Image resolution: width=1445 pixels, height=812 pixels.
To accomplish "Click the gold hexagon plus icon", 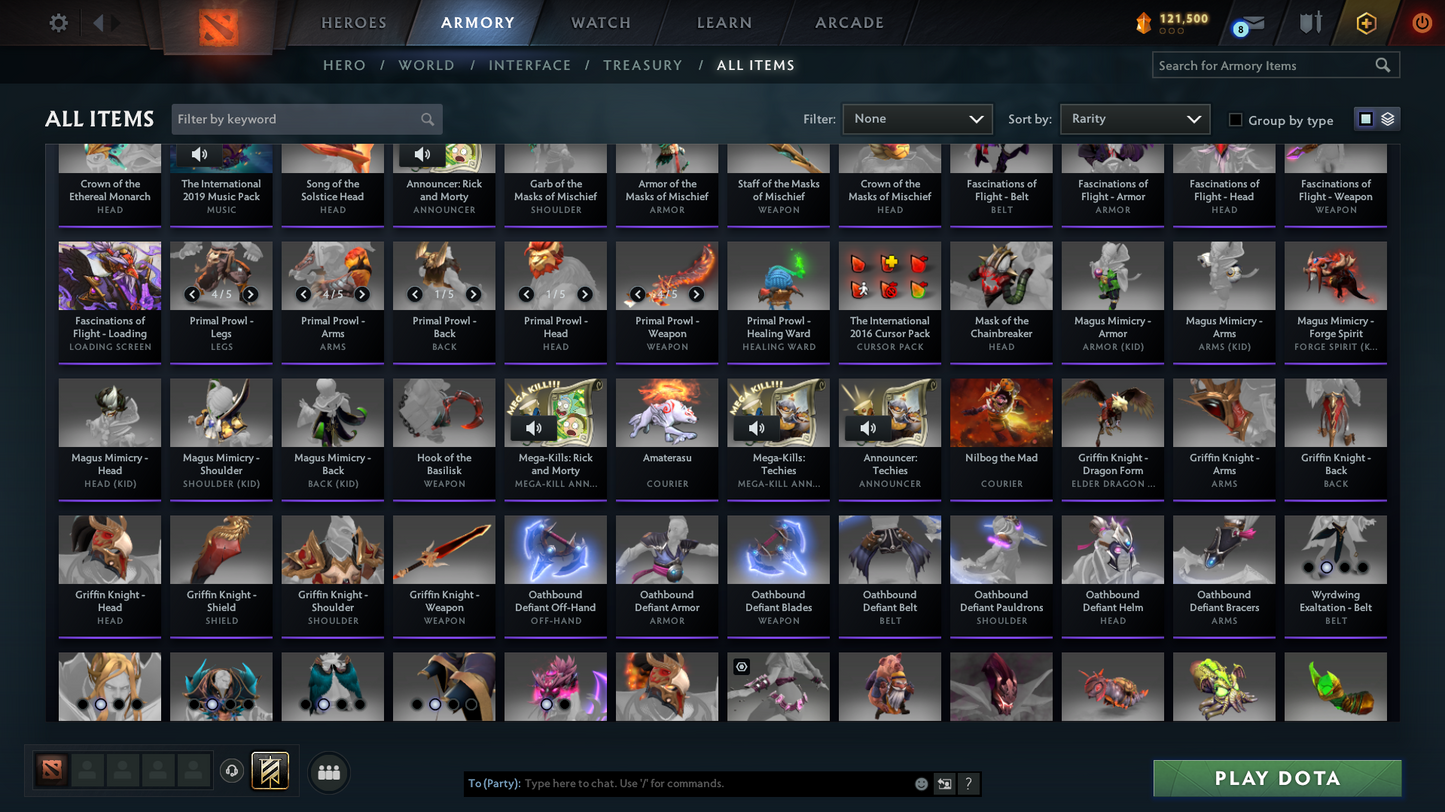I will pyautogui.click(x=1366, y=22).
